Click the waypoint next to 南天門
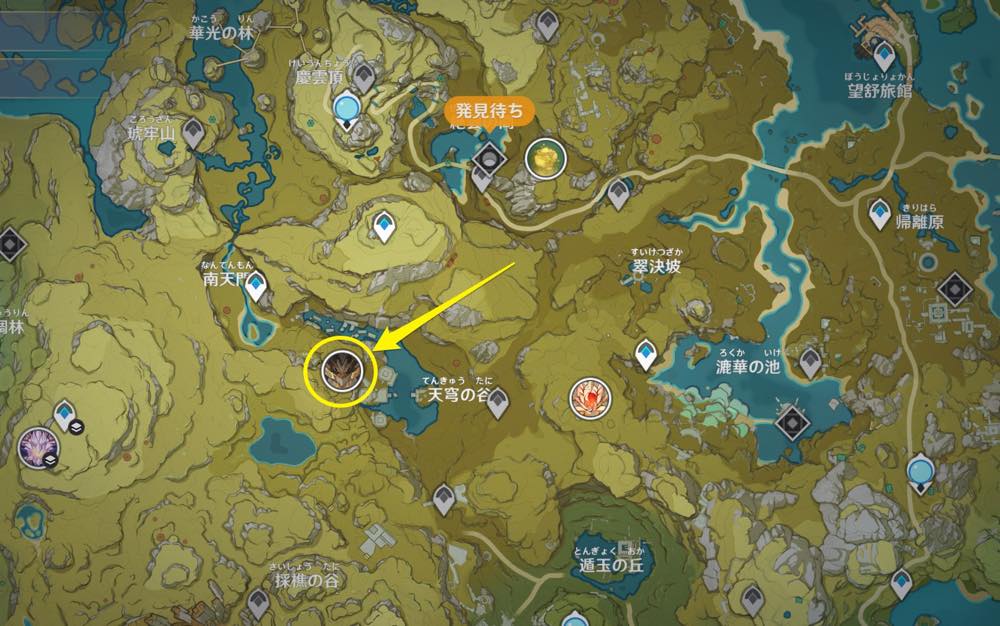This screenshot has height=626, width=1000. click(x=257, y=286)
